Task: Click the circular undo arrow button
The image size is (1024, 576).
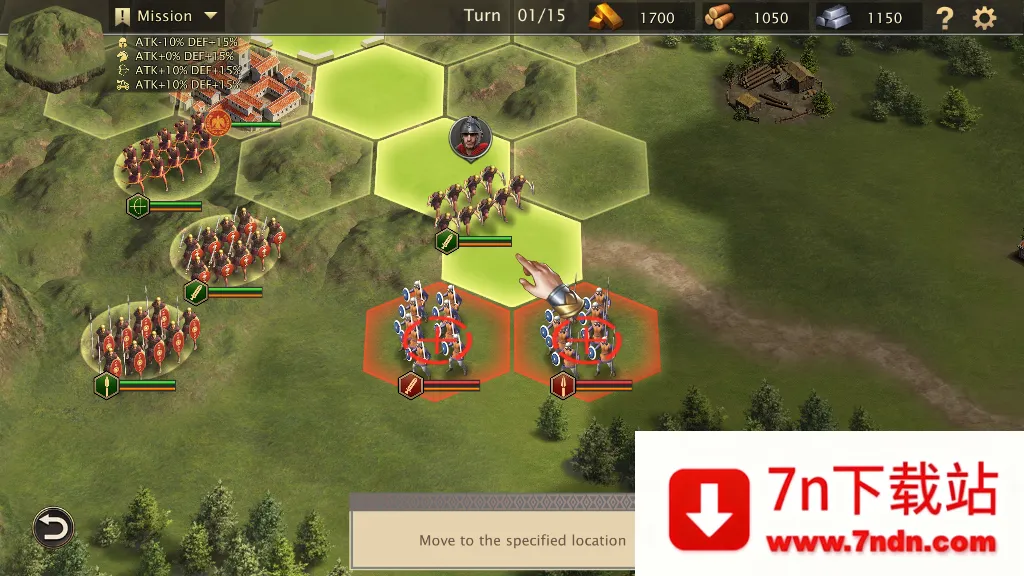Action: [53, 527]
